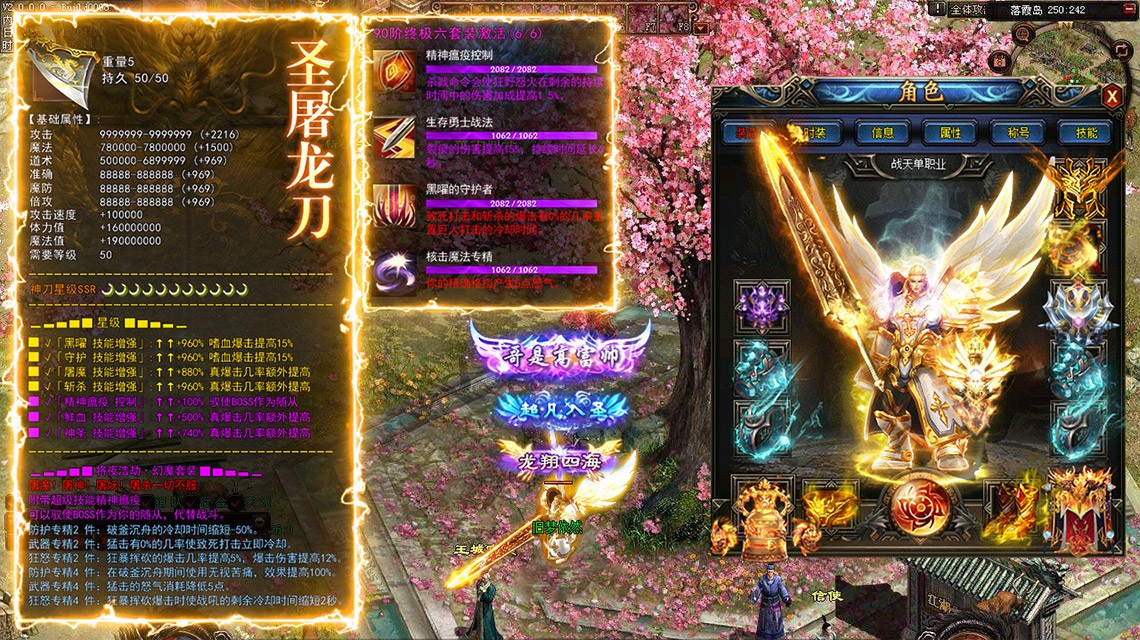Open the magnifier map search button

(1023, 33)
